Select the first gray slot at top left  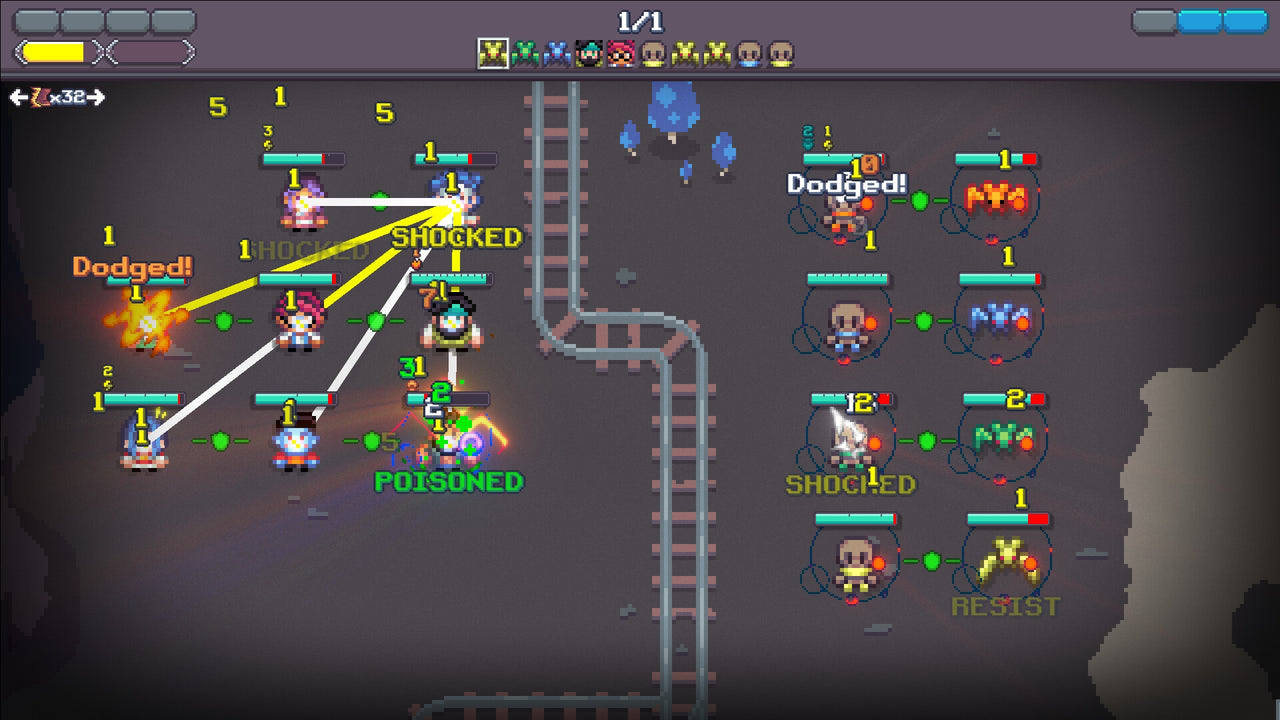point(36,19)
